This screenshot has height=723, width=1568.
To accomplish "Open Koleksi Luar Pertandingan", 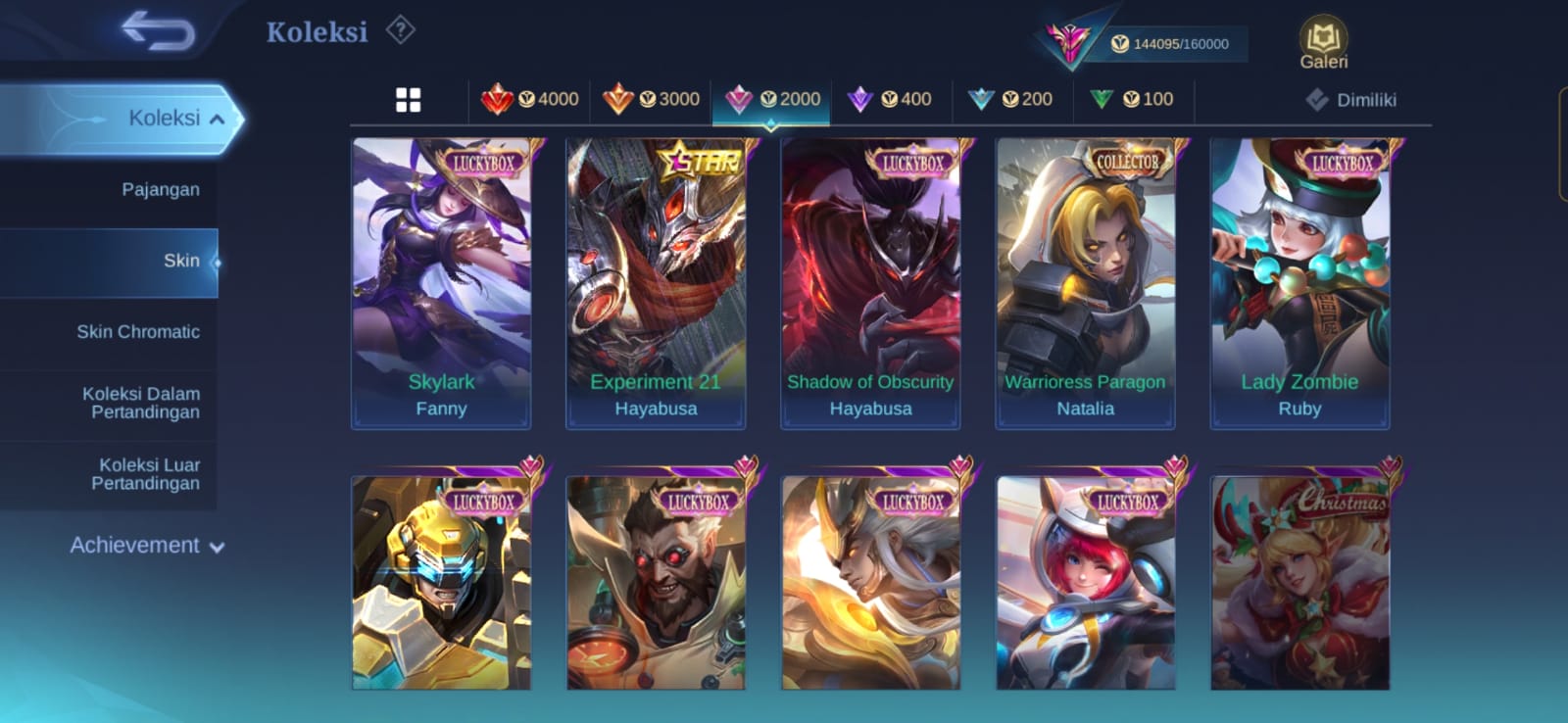I will pyautogui.click(x=146, y=474).
